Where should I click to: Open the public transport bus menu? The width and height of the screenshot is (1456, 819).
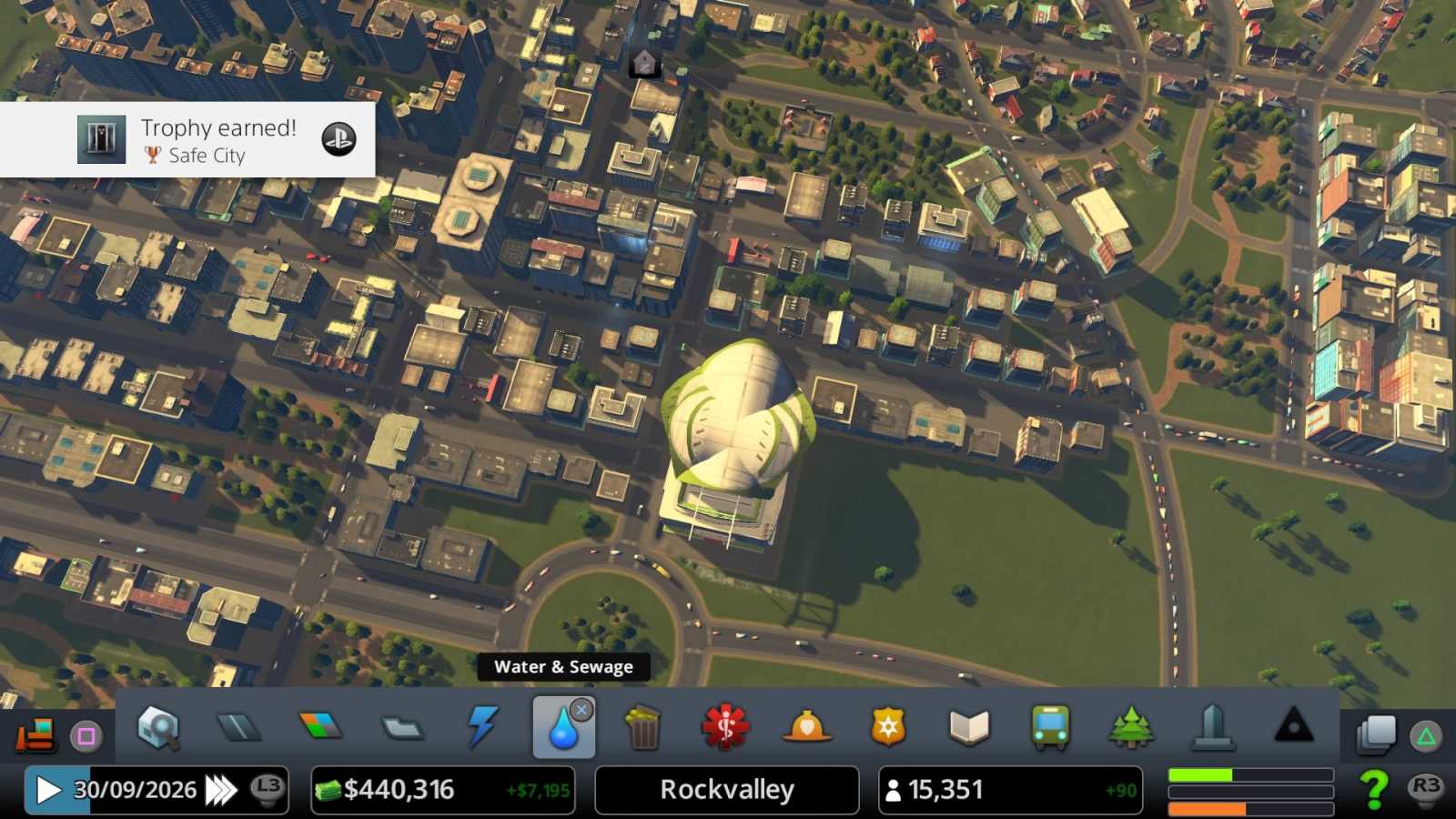click(x=1050, y=728)
